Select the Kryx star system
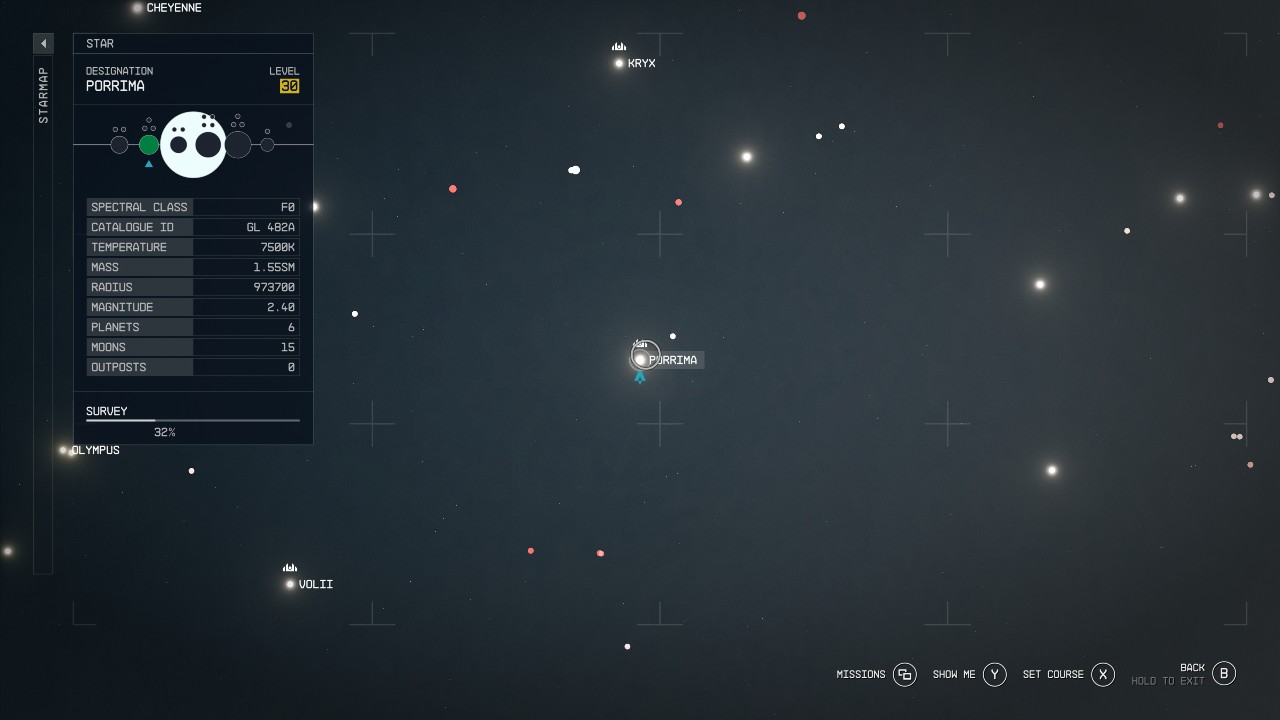Image resolution: width=1280 pixels, height=720 pixels. pos(620,62)
